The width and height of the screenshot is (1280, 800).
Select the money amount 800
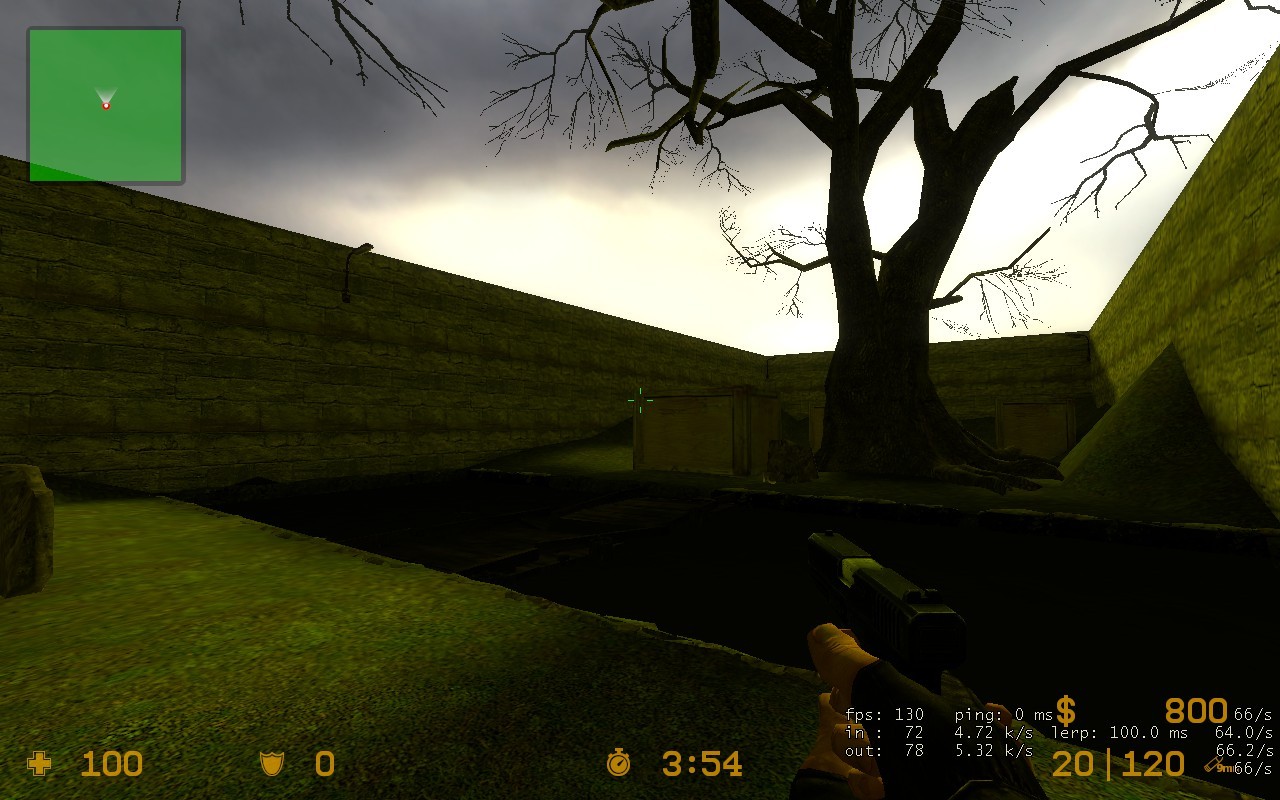click(x=1195, y=710)
